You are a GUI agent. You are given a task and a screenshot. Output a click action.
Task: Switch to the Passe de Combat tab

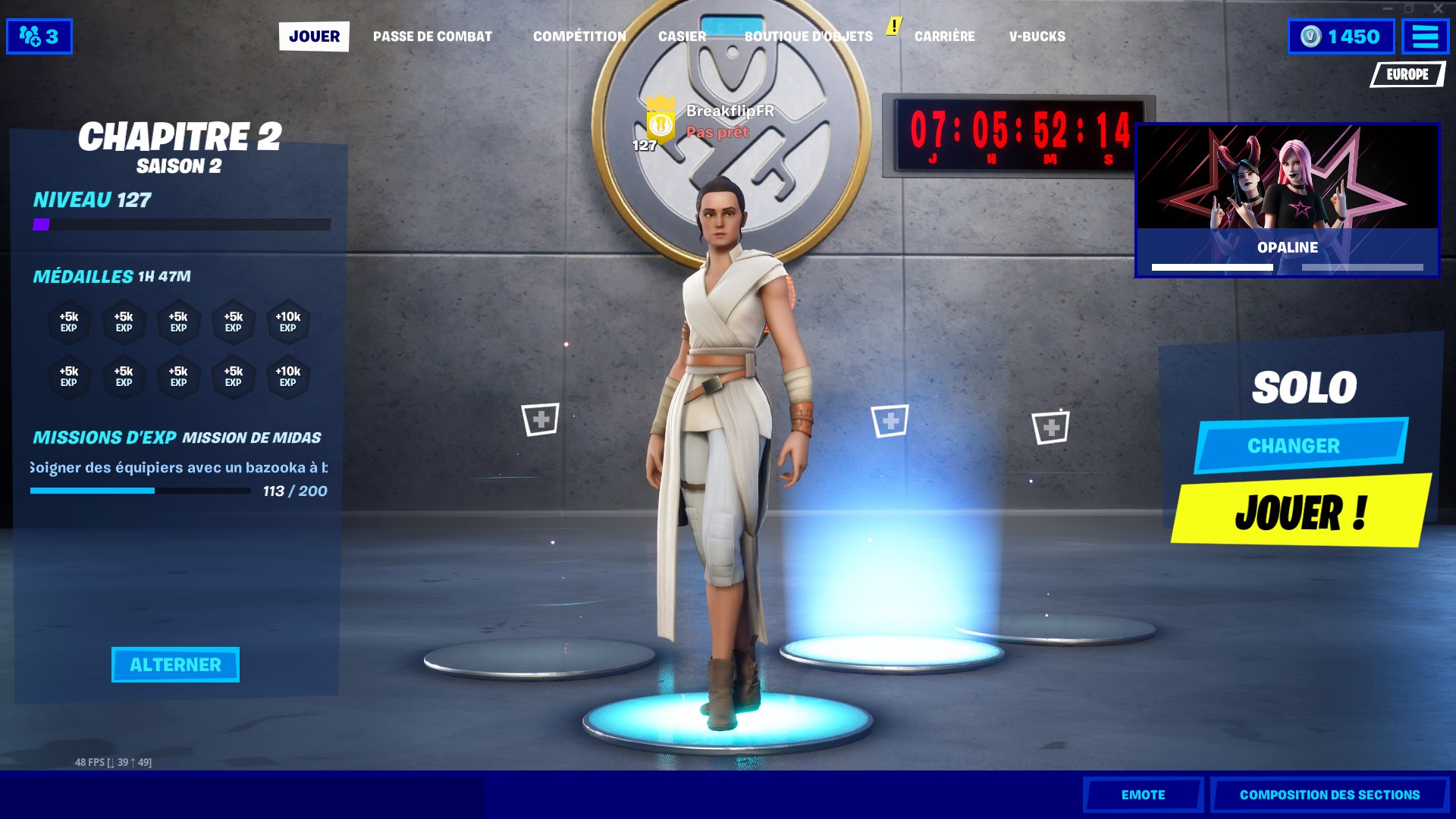point(434,36)
